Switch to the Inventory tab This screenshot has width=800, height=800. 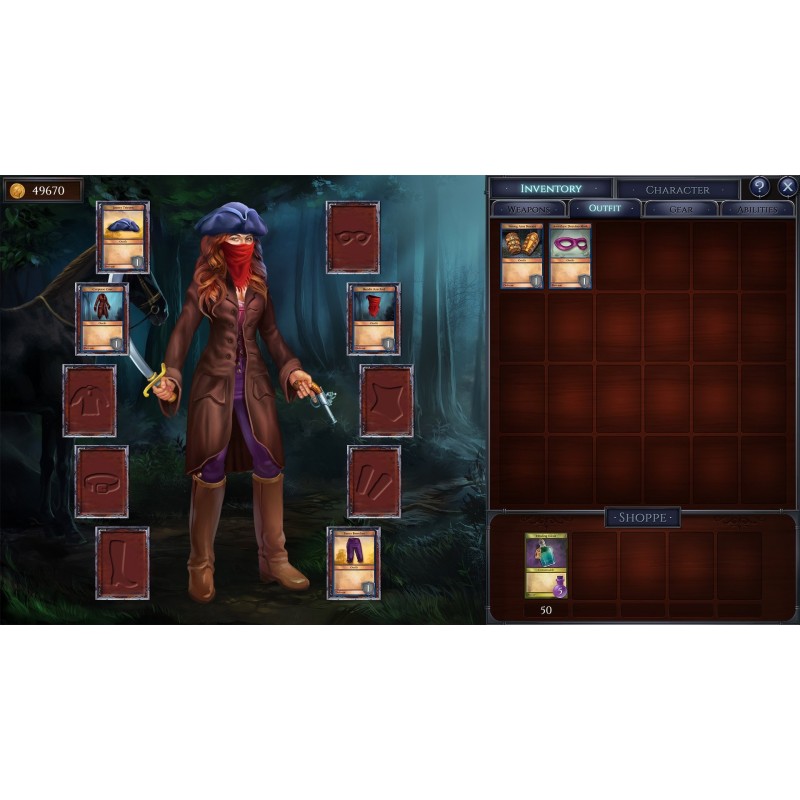click(x=551, y=188)
